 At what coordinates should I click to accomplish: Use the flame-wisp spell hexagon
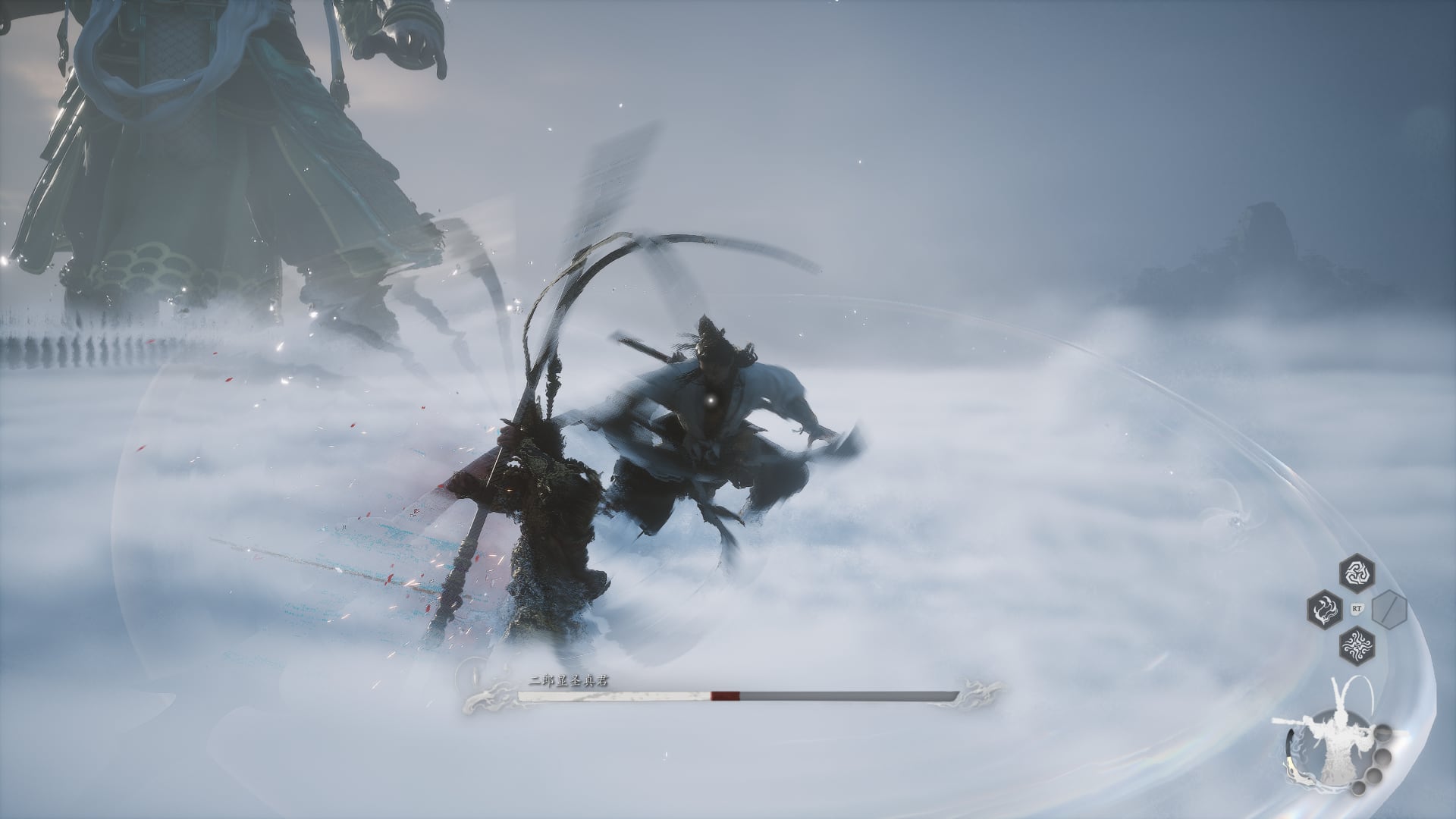[1324, 607]
